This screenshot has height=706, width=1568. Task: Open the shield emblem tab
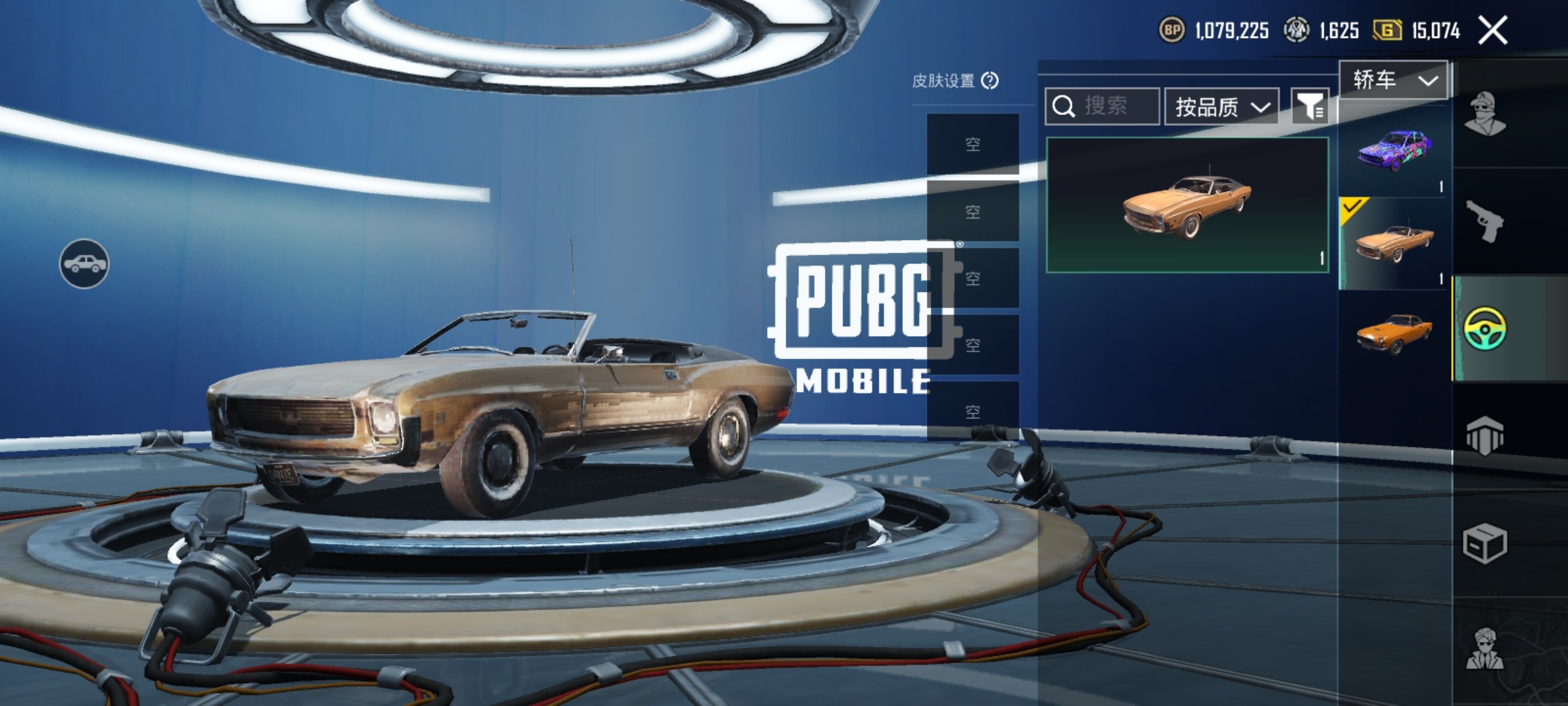pyautogui.click(x=1484, y=435)
